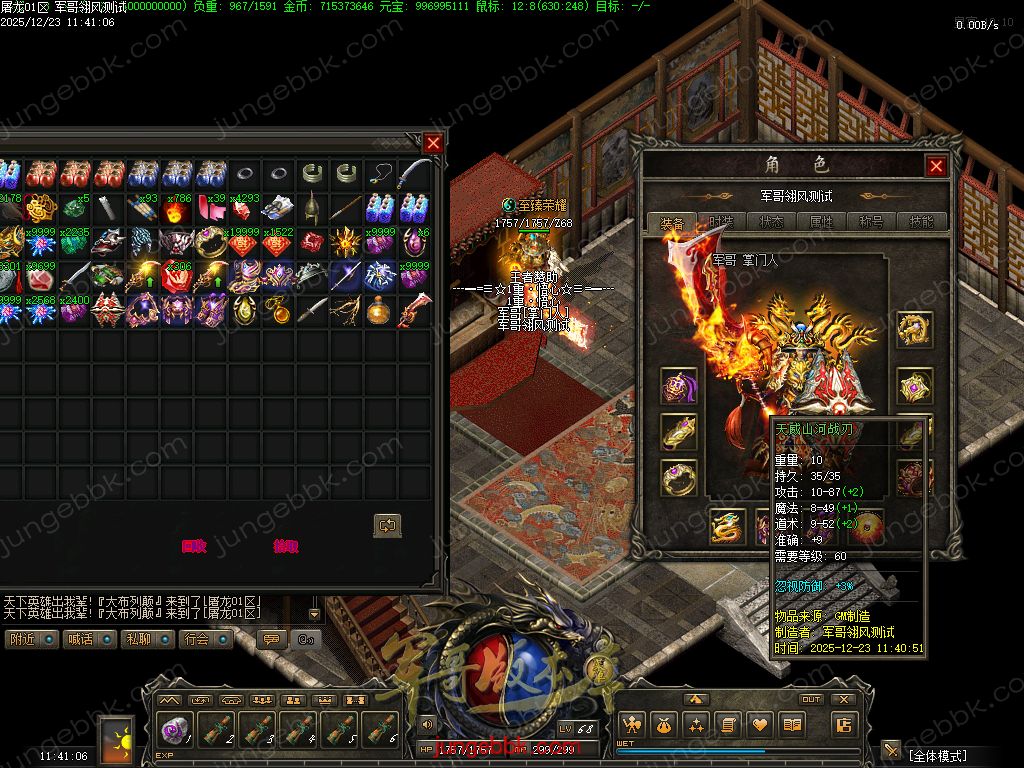The width and height of the screenshot is (1024, 768).
Task: Open the book icon in the bottom menu
Action: coord(792,725)
